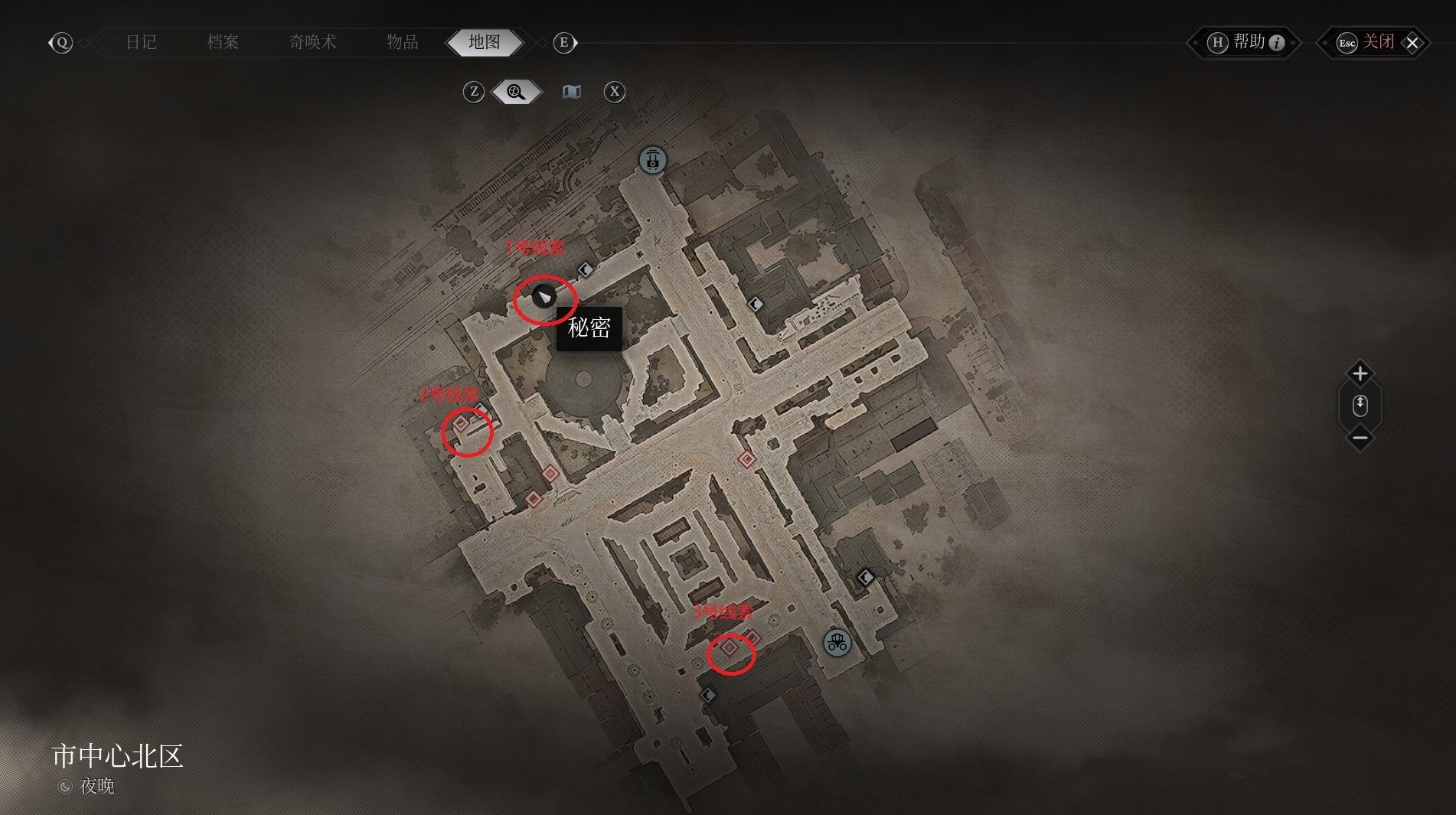Select the magnifier map view mode

(517, 92)
